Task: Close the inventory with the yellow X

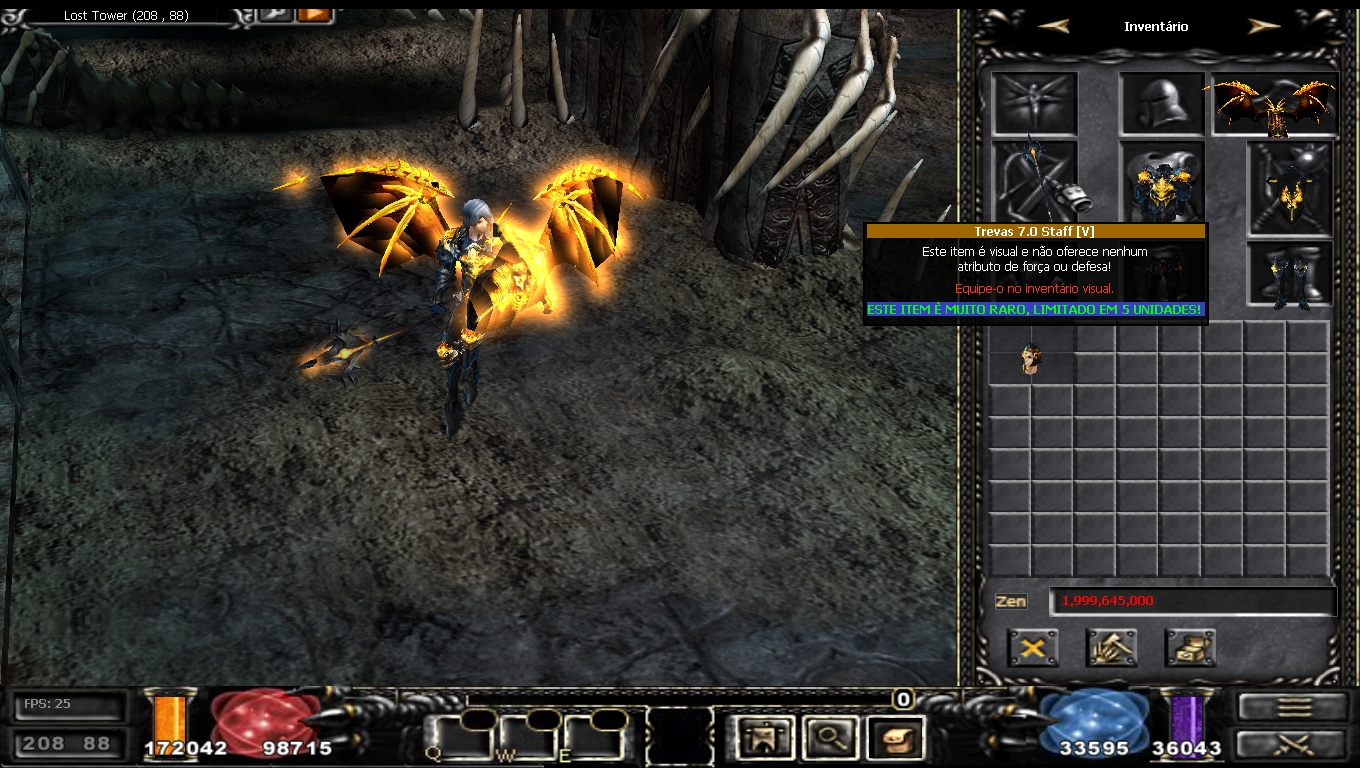Action: point(1033,648)
